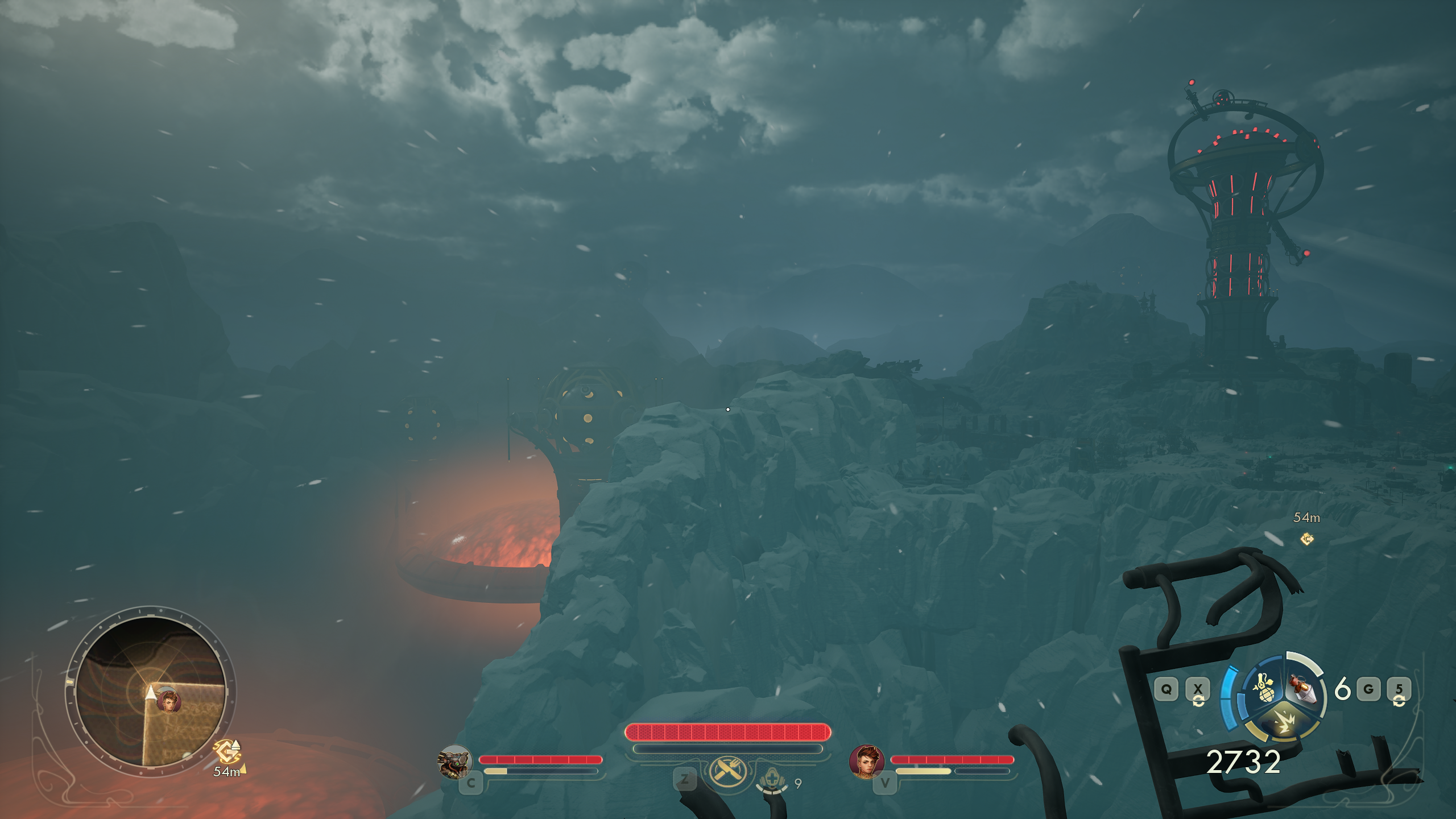The height and width of the screenshot is (819, 1456).
Task: Select the companion portrait on the minimap
Action: point(168,701)
